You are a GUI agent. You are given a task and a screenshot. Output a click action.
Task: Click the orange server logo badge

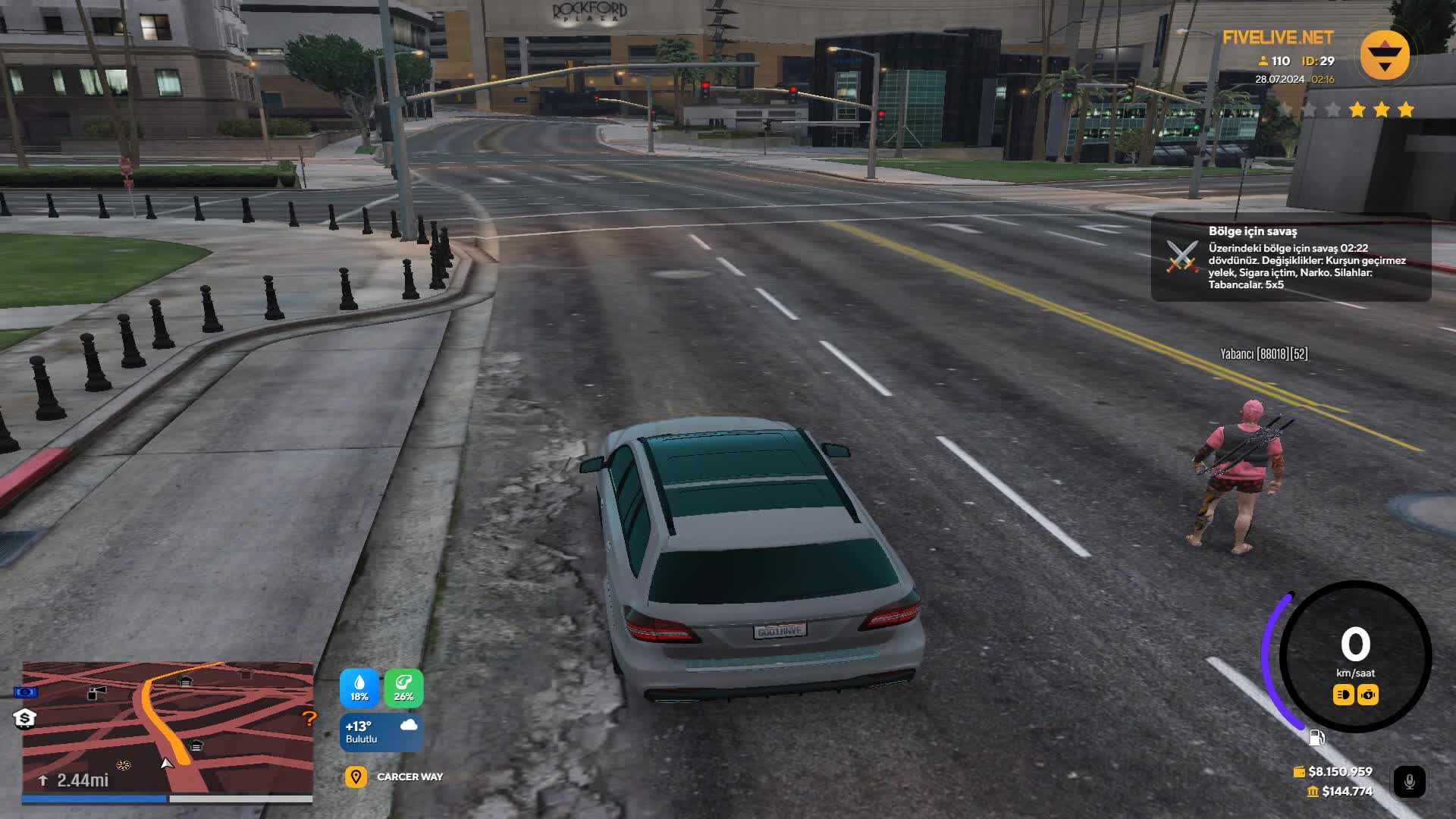point(1385,55)
